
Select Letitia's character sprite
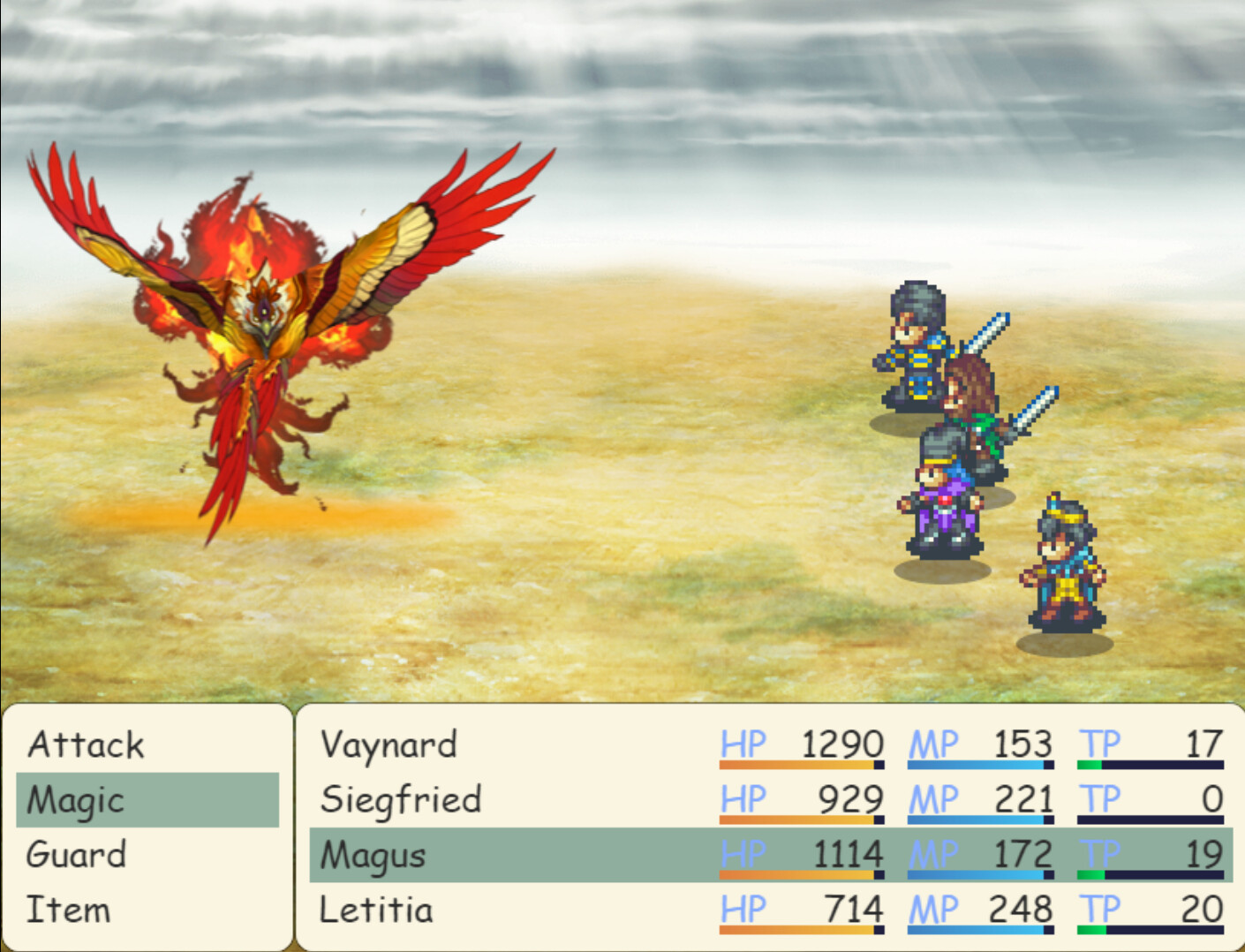coord(1064,565)
